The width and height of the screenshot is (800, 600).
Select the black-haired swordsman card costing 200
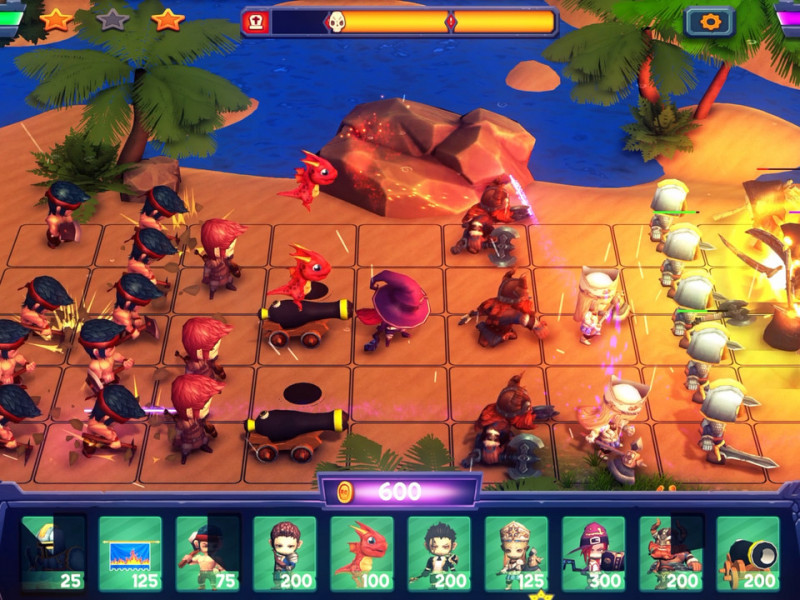click(x=439, y=553)
